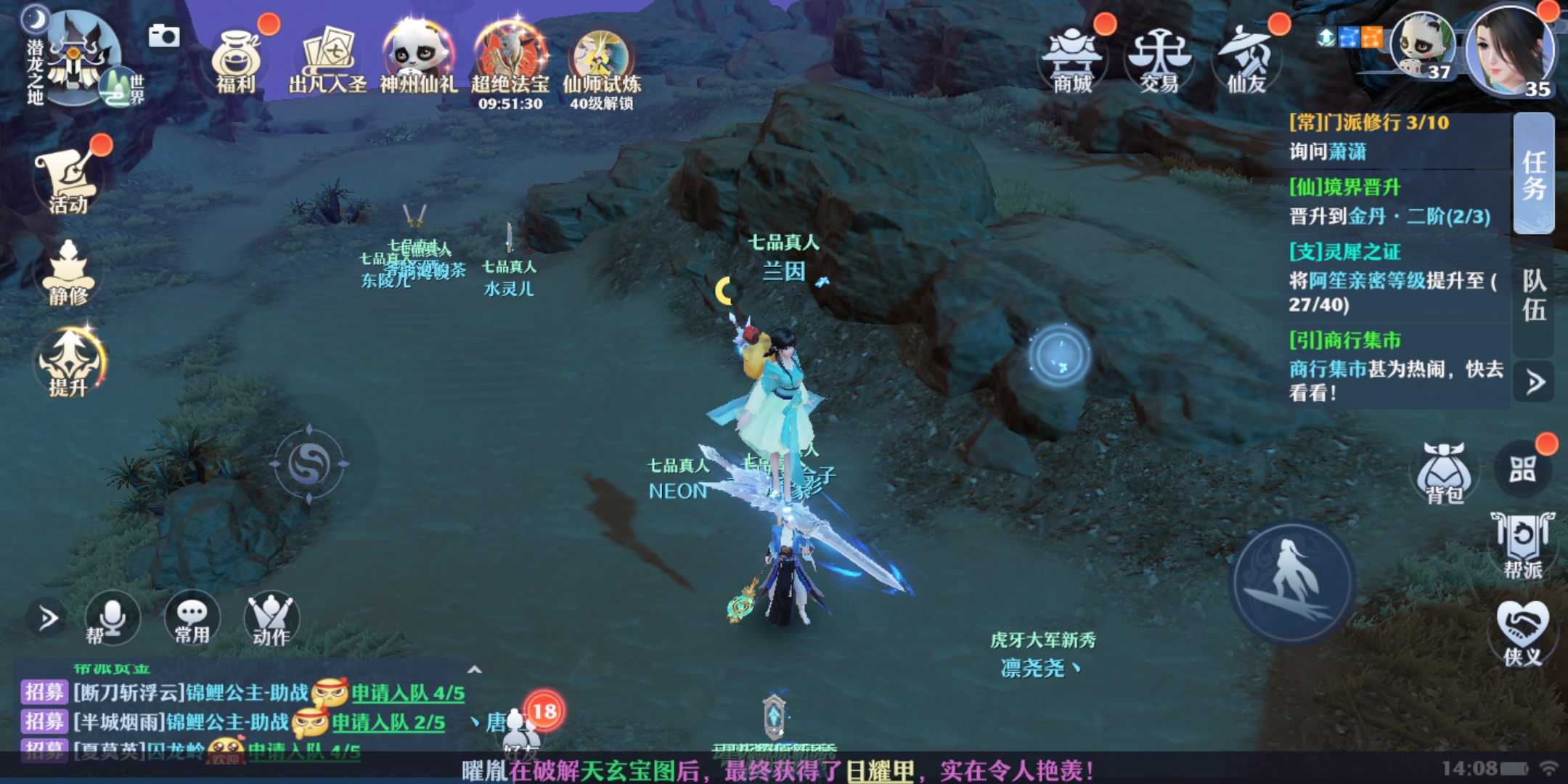Image resolution: width=1568 pixels, height=784 pixels.
Task: Open the 福利 welfare menu
Action: point(236,62)
